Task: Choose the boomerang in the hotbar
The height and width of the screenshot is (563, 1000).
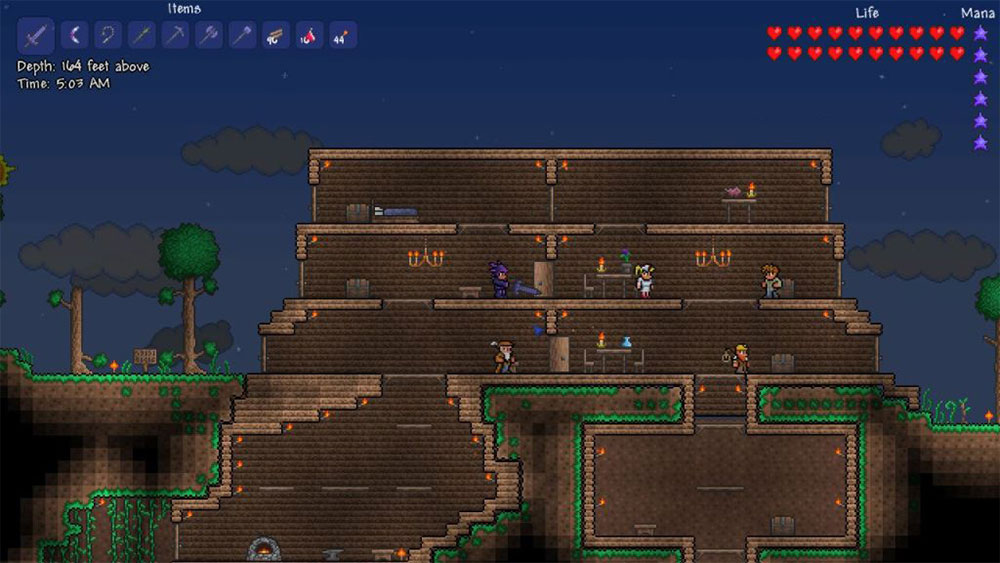Action: (74, 36)
